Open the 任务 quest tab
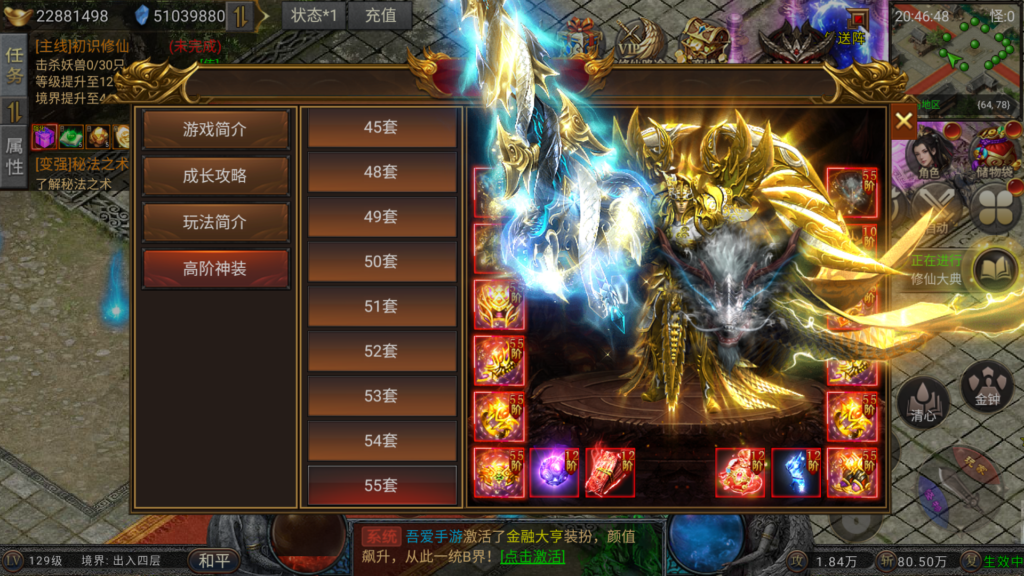 (x=14, y=64)
